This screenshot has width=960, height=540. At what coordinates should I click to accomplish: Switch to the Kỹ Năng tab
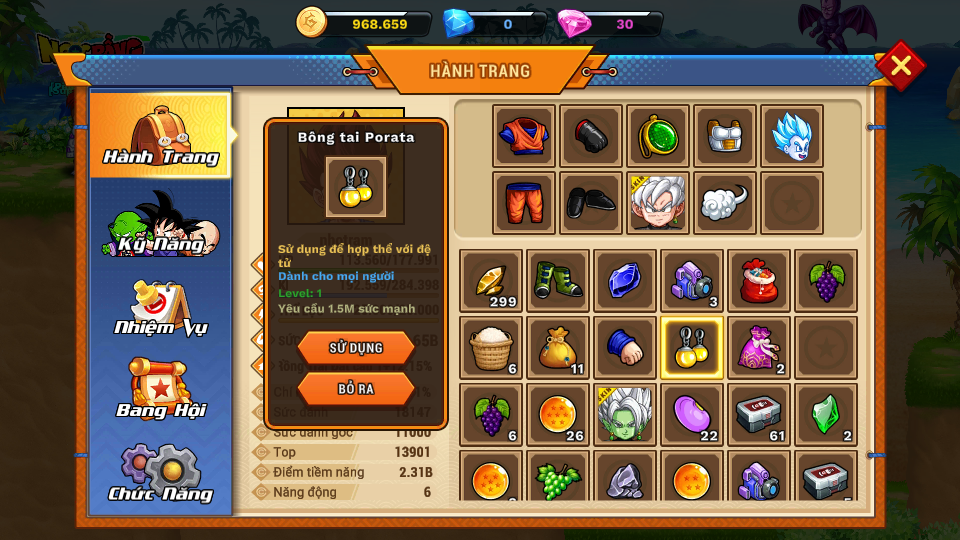pos(161,224)
